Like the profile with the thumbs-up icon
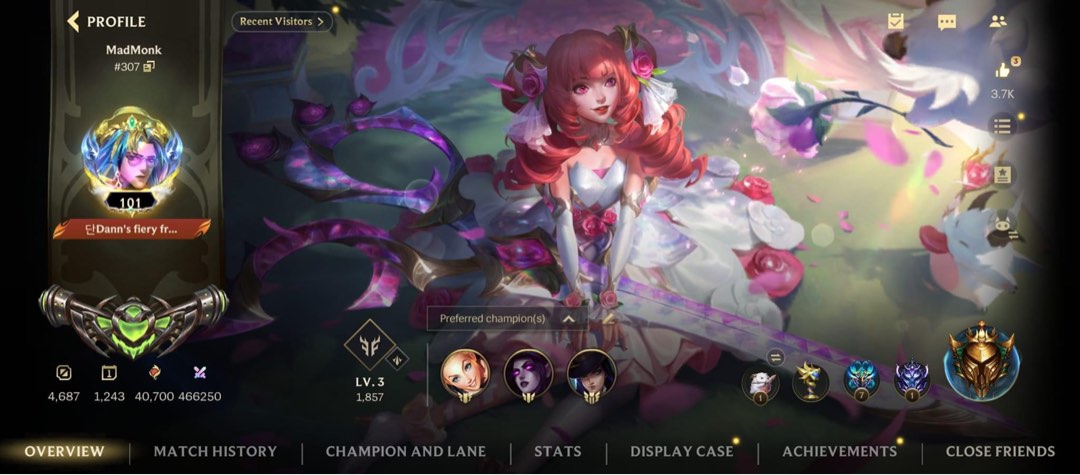Image resolution: width=1080 pixels, height=475 pixels. point(1002,70)
